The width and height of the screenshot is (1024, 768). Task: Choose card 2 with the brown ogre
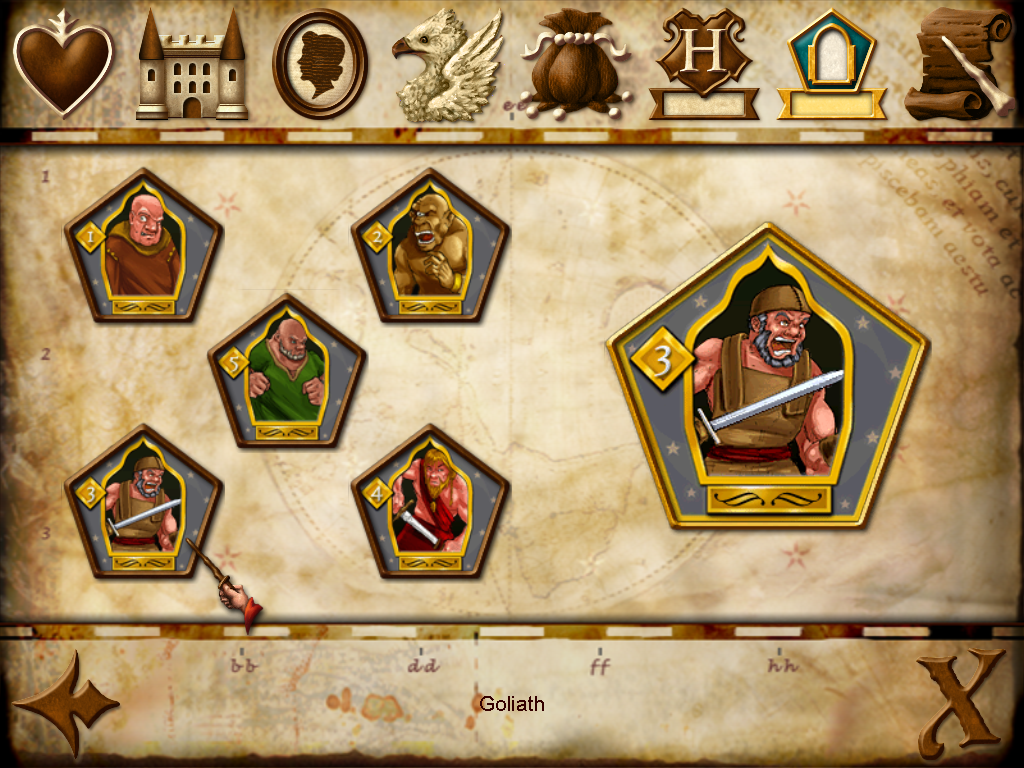click(430, 246)
